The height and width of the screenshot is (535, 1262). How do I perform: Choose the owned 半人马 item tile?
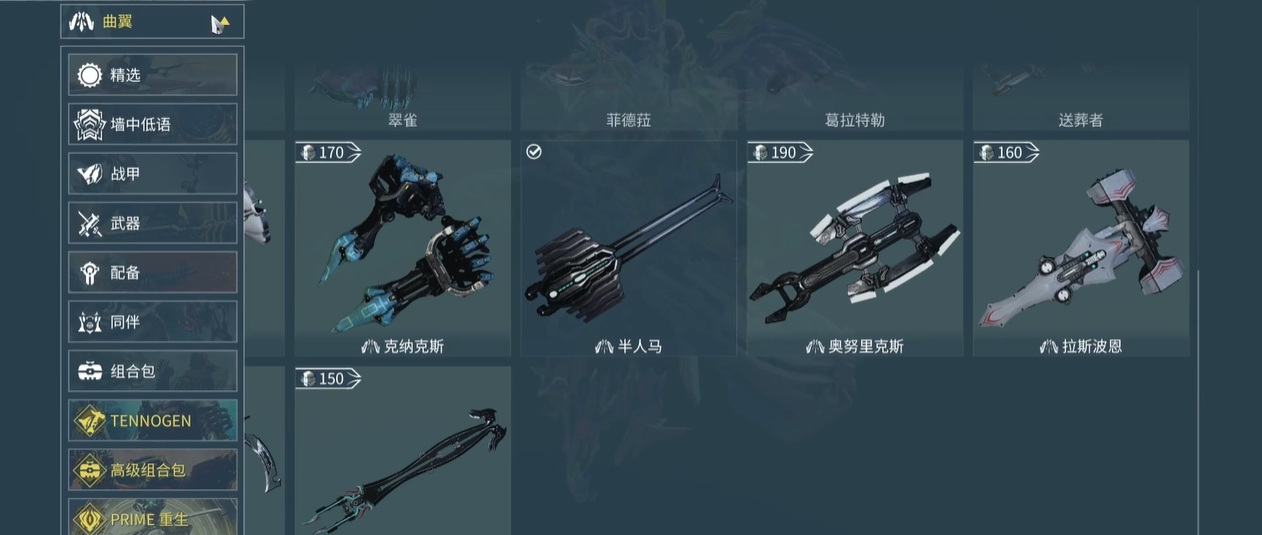pyautogui.click(x=628, y=248)
